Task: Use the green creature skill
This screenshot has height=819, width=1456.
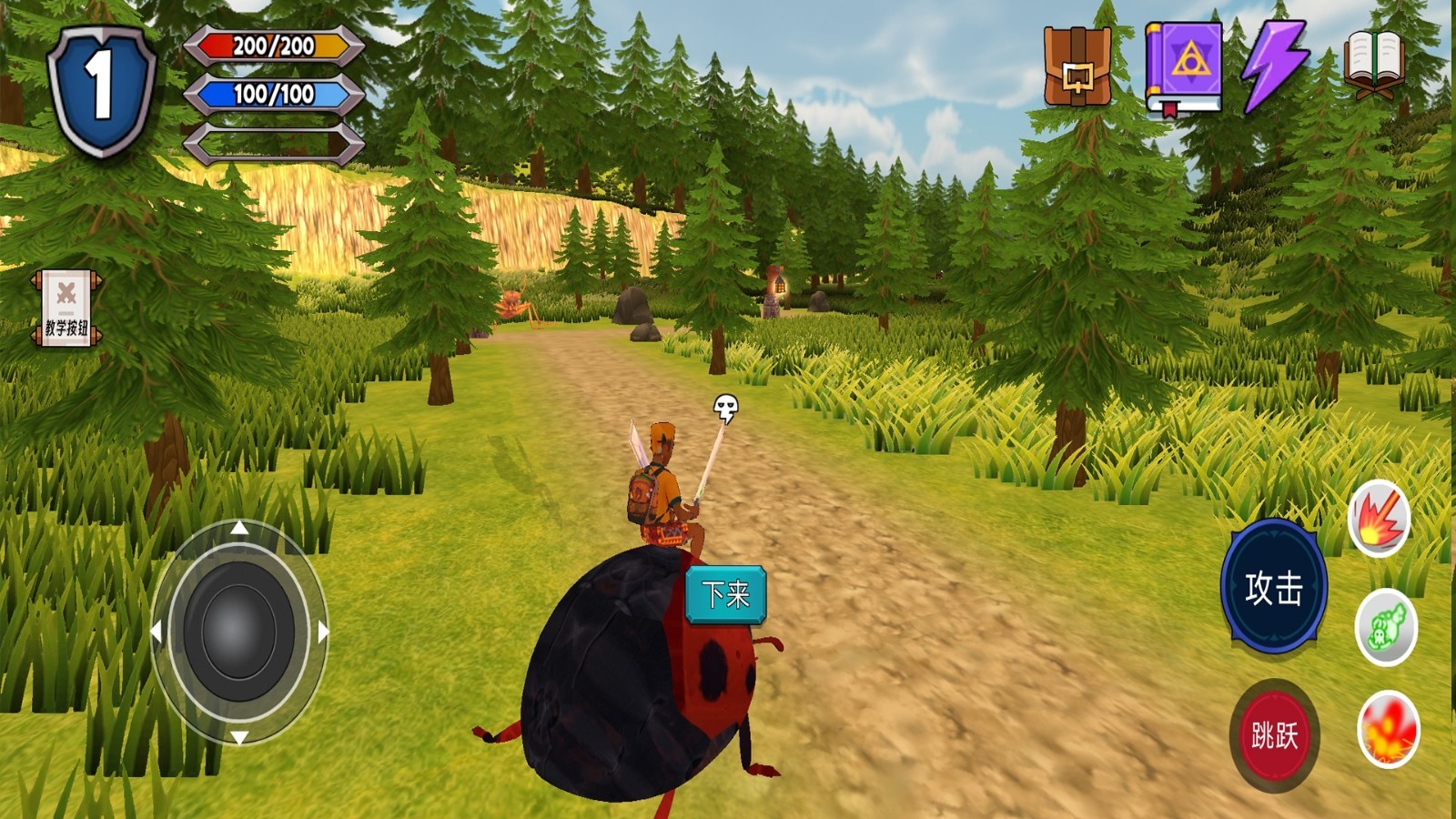Action: tap(1385, 627)
